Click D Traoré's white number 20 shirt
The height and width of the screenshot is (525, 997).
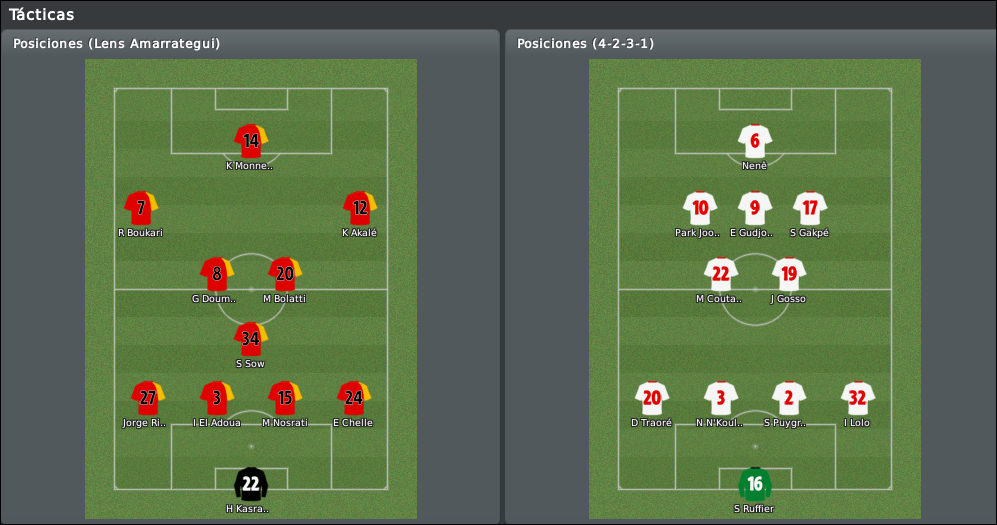click(x=652, y=398)
